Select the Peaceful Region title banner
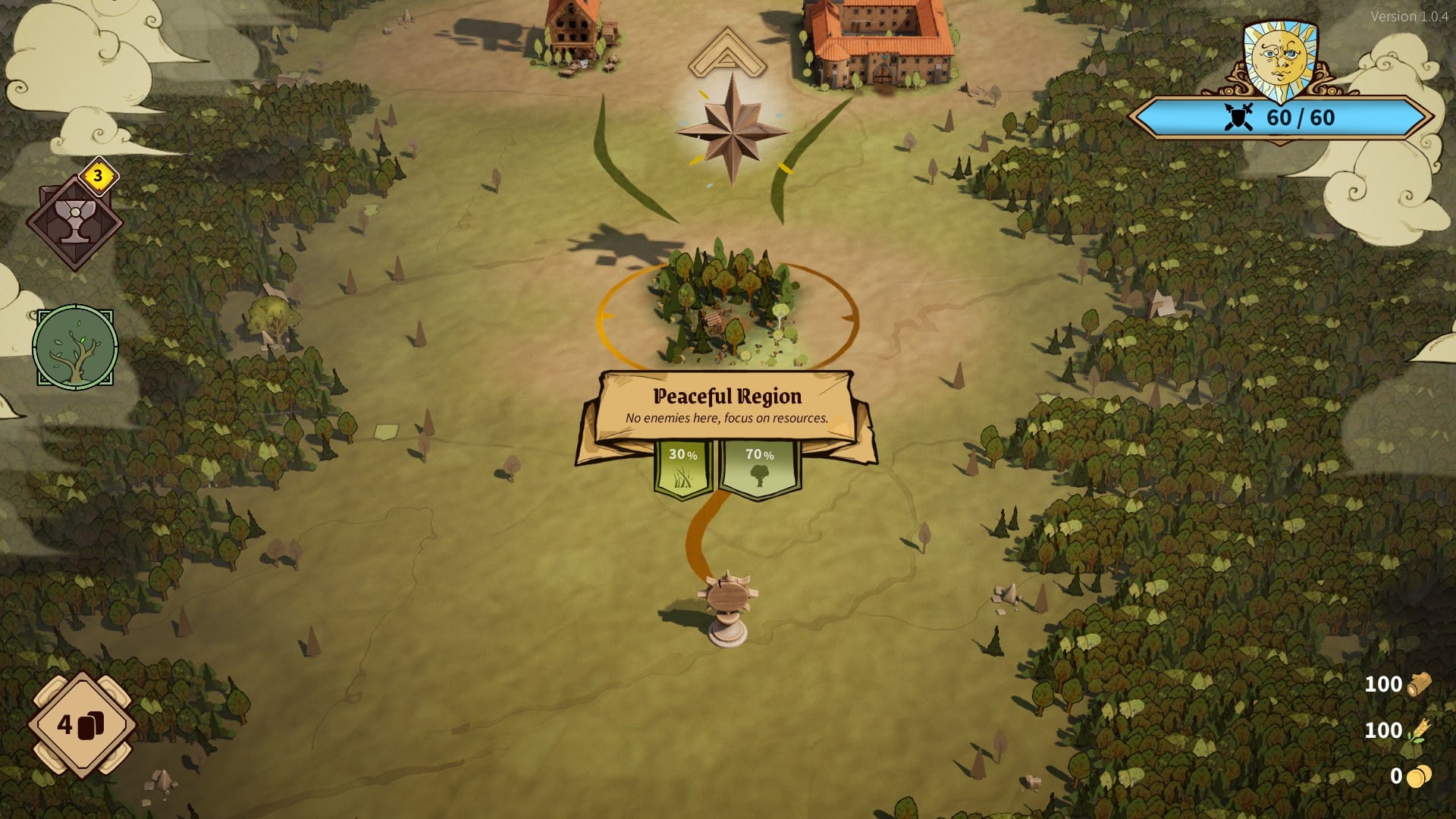 [x=726, y=396]
